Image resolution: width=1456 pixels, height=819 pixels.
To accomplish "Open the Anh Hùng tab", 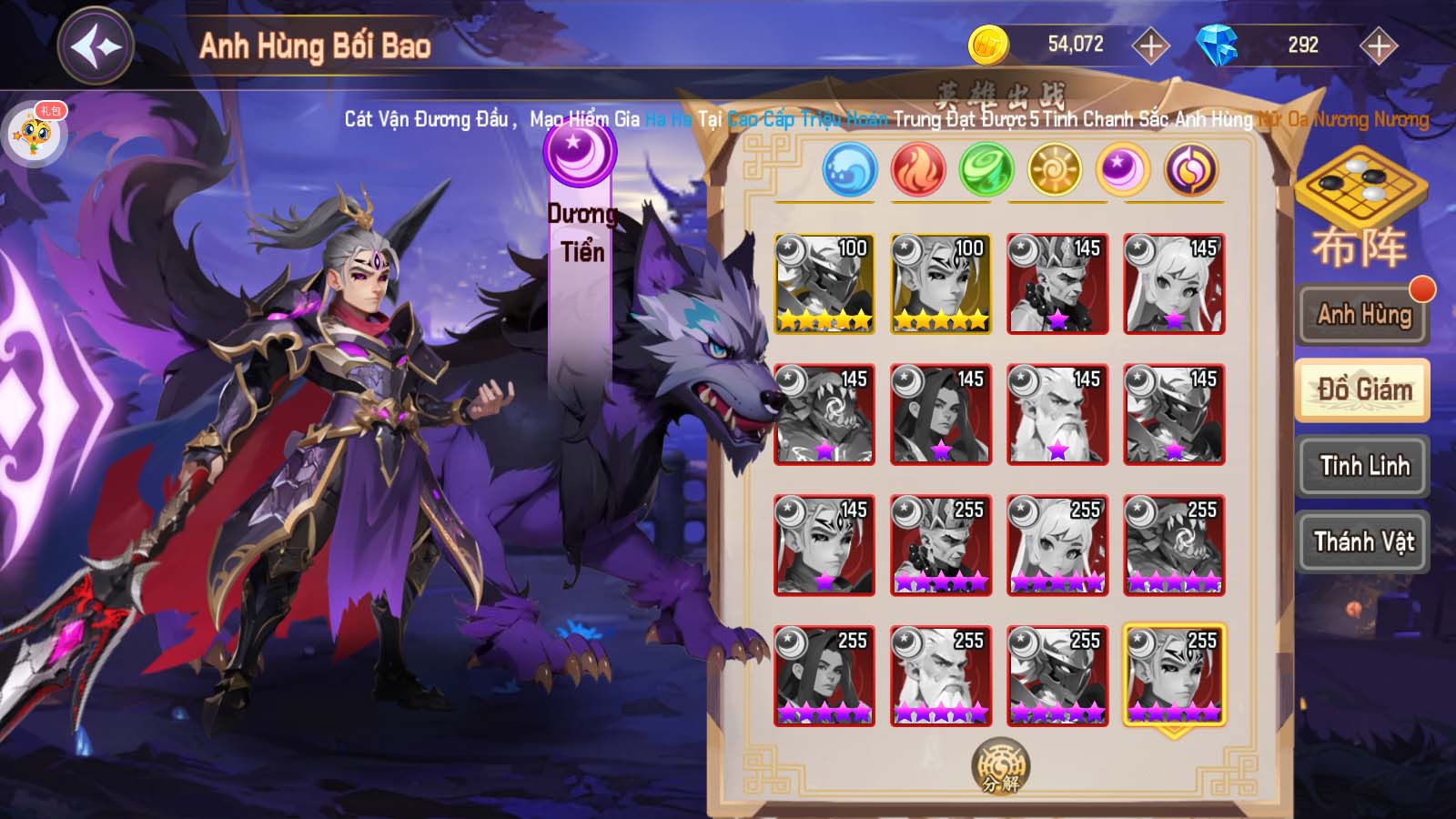I will 1363,315.
